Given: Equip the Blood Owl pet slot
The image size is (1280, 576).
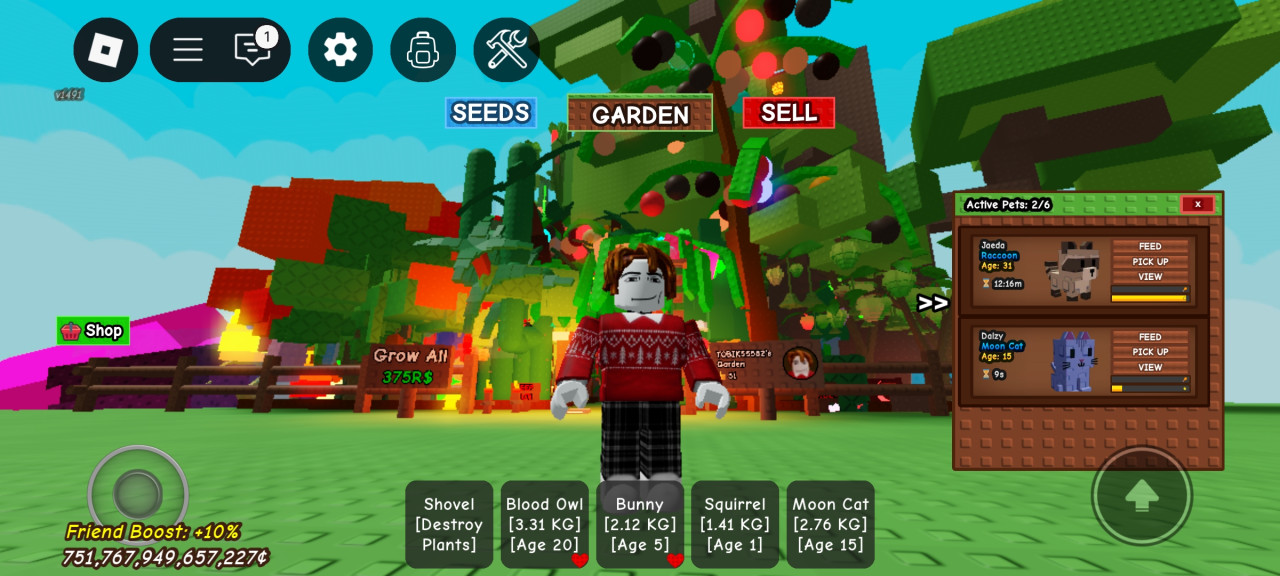Looking at the screenshot, I should tap(544, 524).
